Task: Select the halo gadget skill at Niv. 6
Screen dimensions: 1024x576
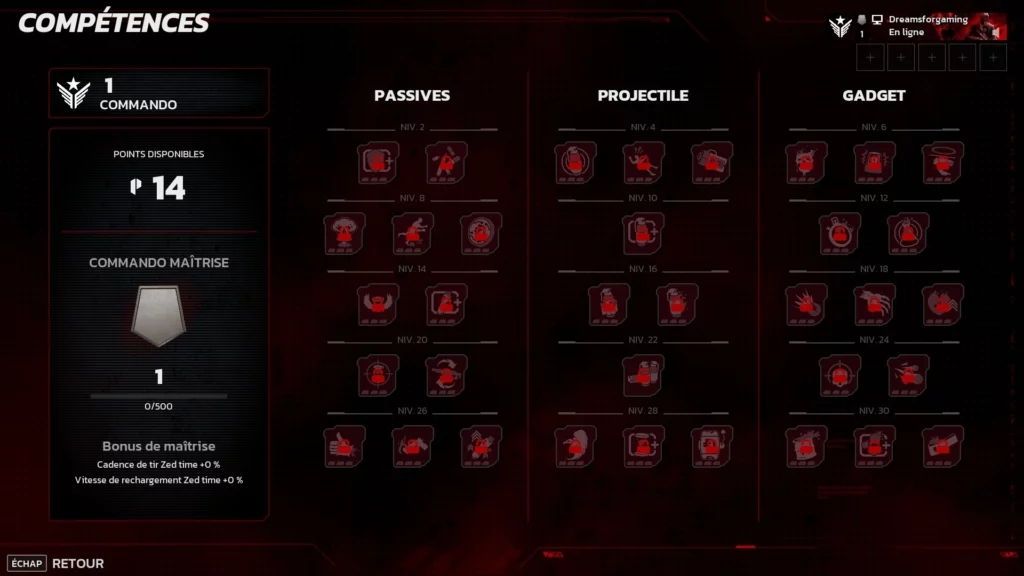Action: (x=942, y=162)
